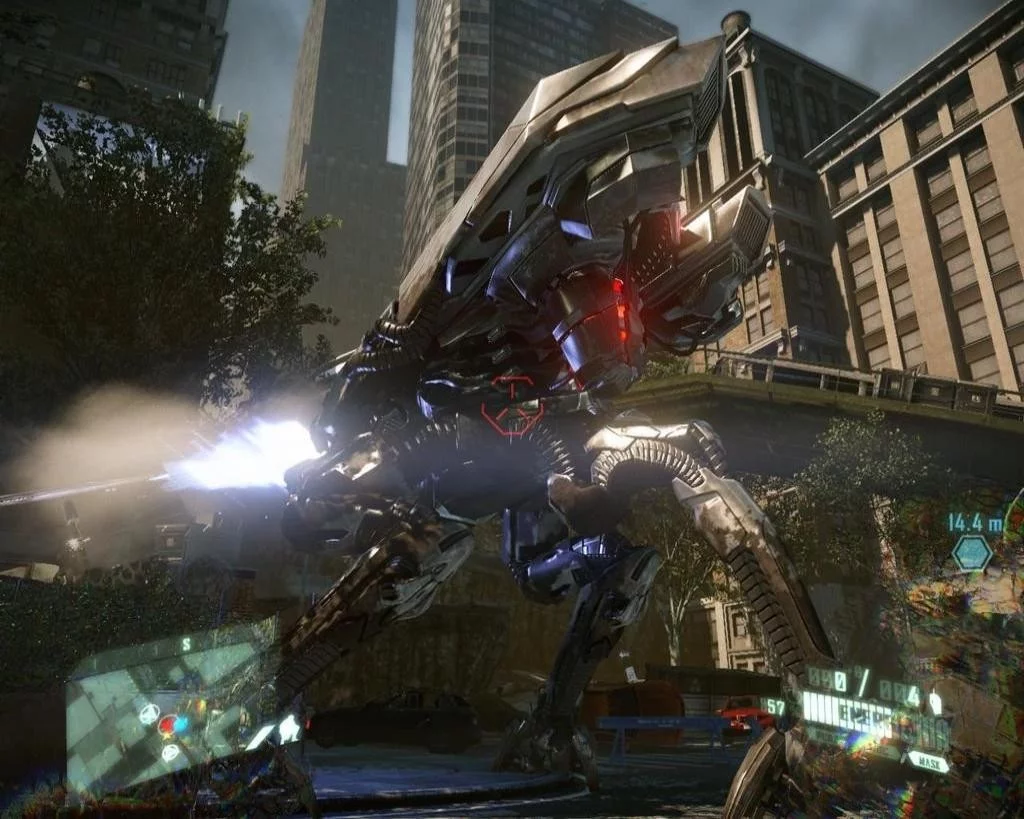Screen dimensions: 1024x819
Task: Click the white bullet icon beside ammo
Action: (935, 702)
